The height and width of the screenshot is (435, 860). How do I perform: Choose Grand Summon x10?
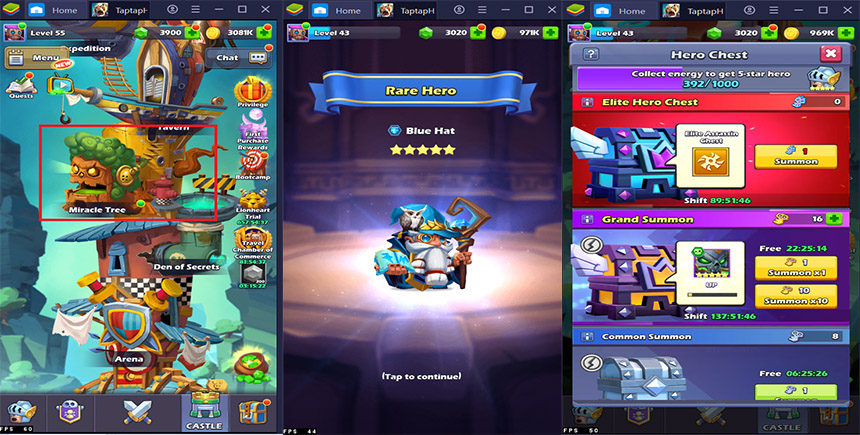[x=798, y=297]
